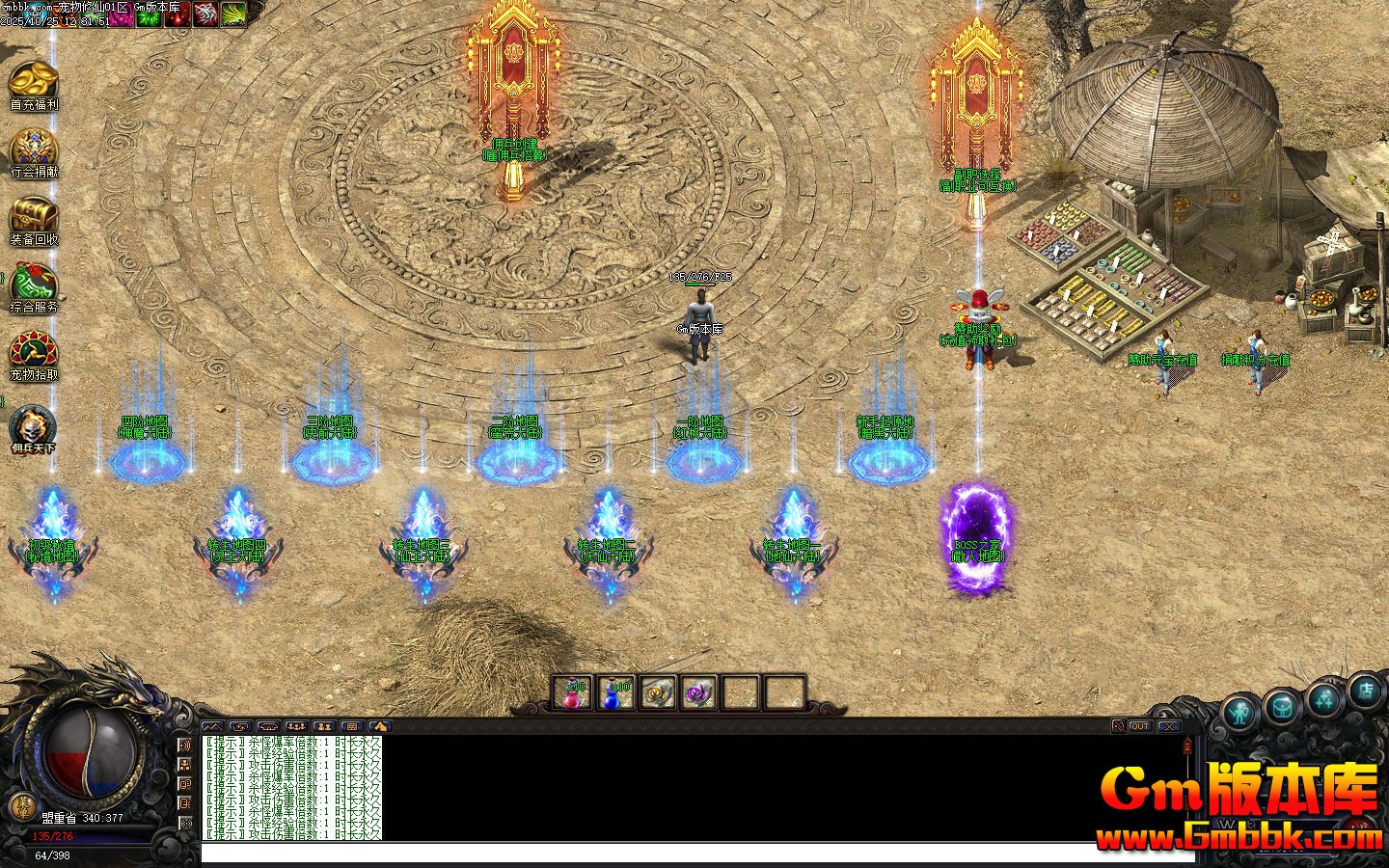Viewport: 1389px width, 868px height.
Task: Open the sparkle skills round button
Action: click(1323, 699)
